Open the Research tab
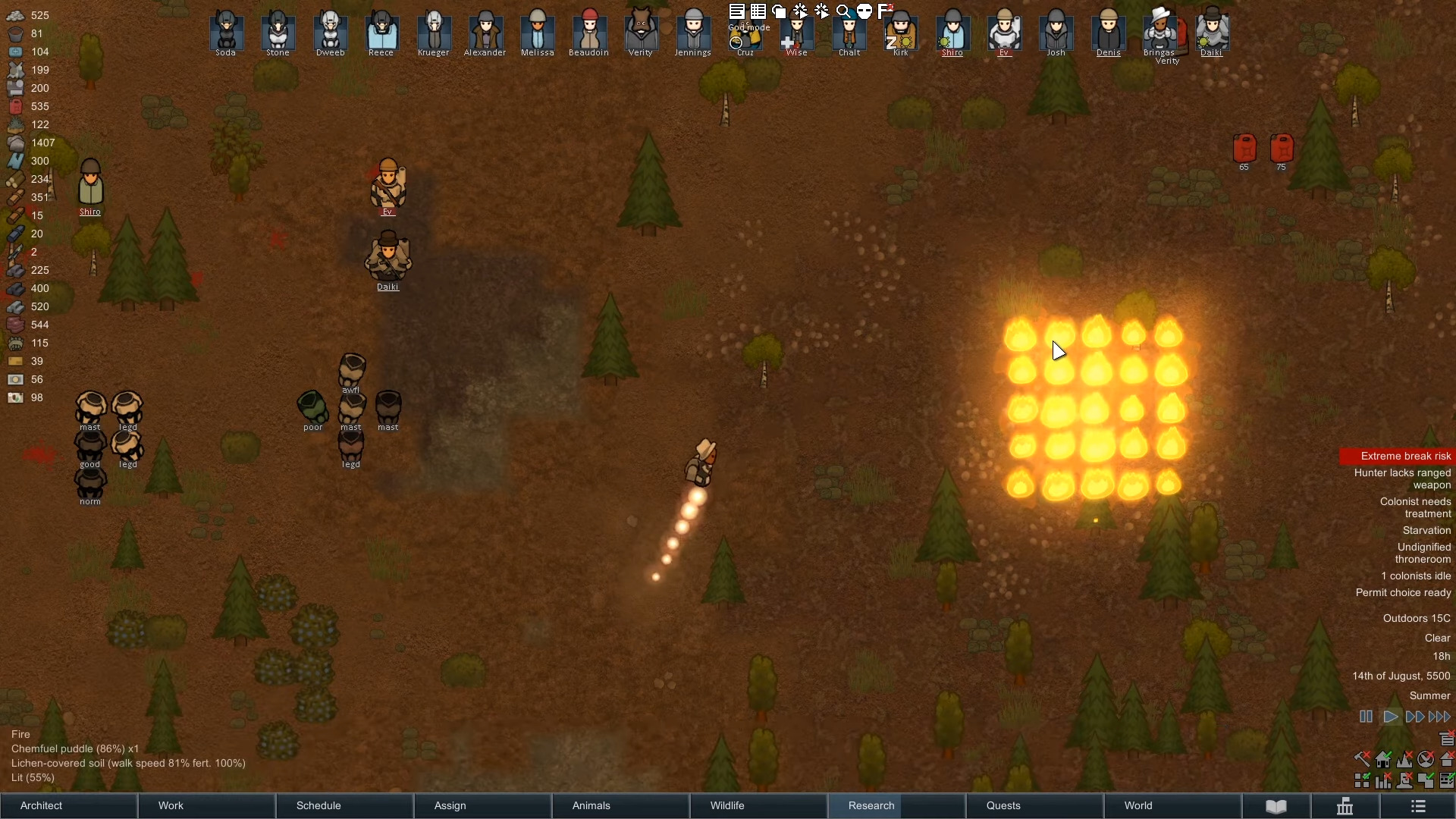Viewport: 1456px width, 819px height. point(896,805)
